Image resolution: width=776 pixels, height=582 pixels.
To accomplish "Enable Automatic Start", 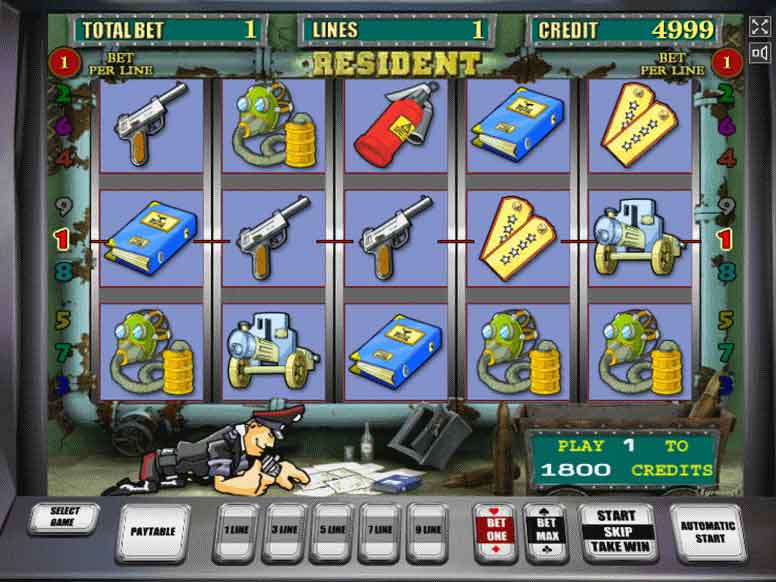I will [x=707, y=531].
